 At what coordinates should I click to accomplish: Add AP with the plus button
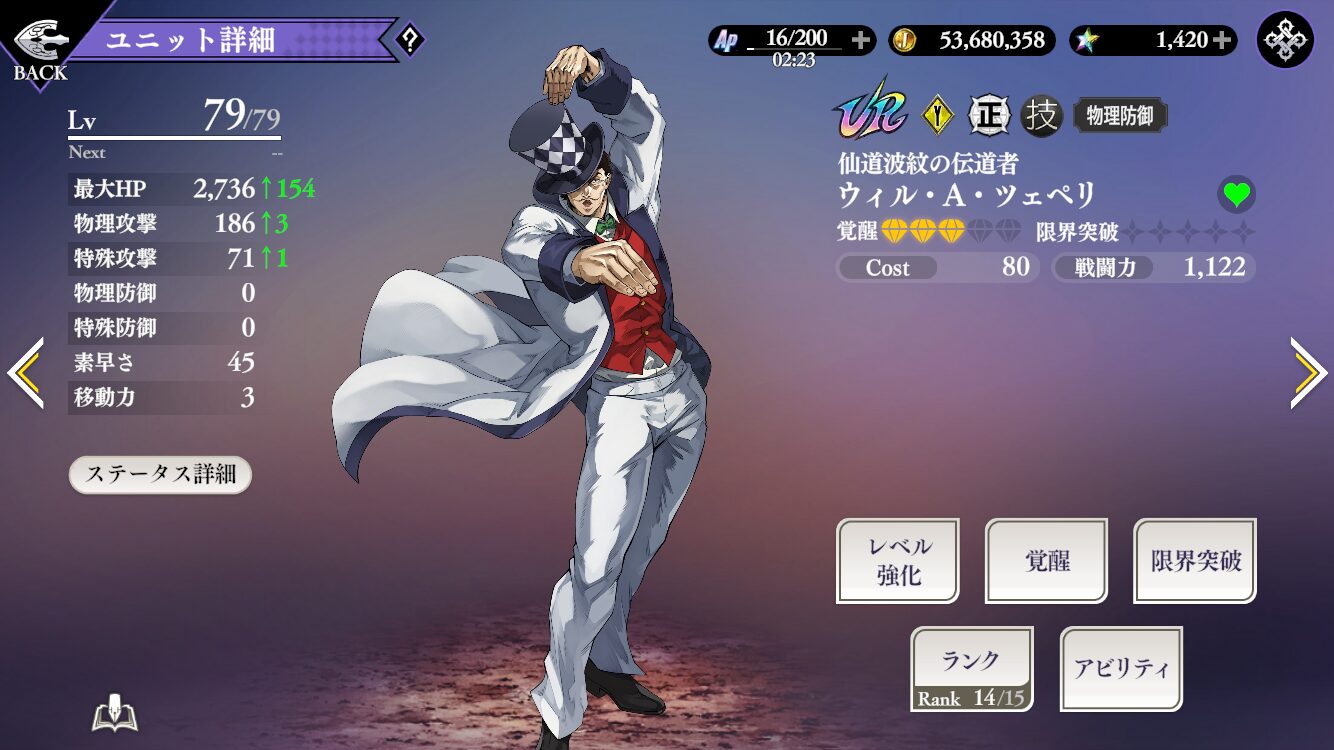point(861,40)
